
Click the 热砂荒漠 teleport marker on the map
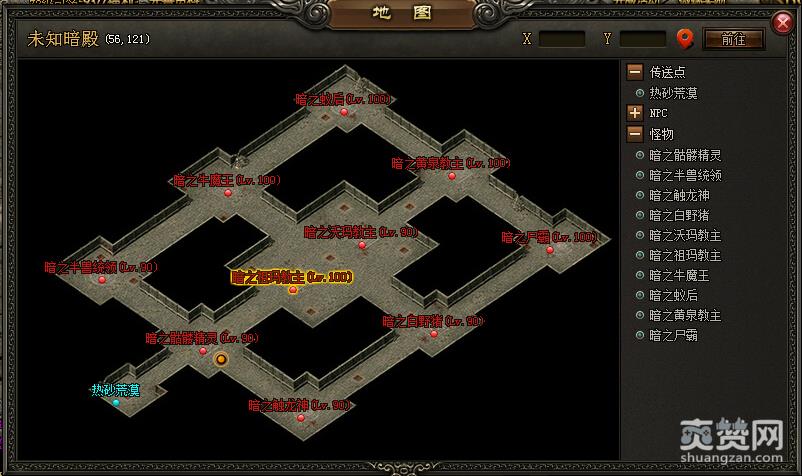(116, 402)
